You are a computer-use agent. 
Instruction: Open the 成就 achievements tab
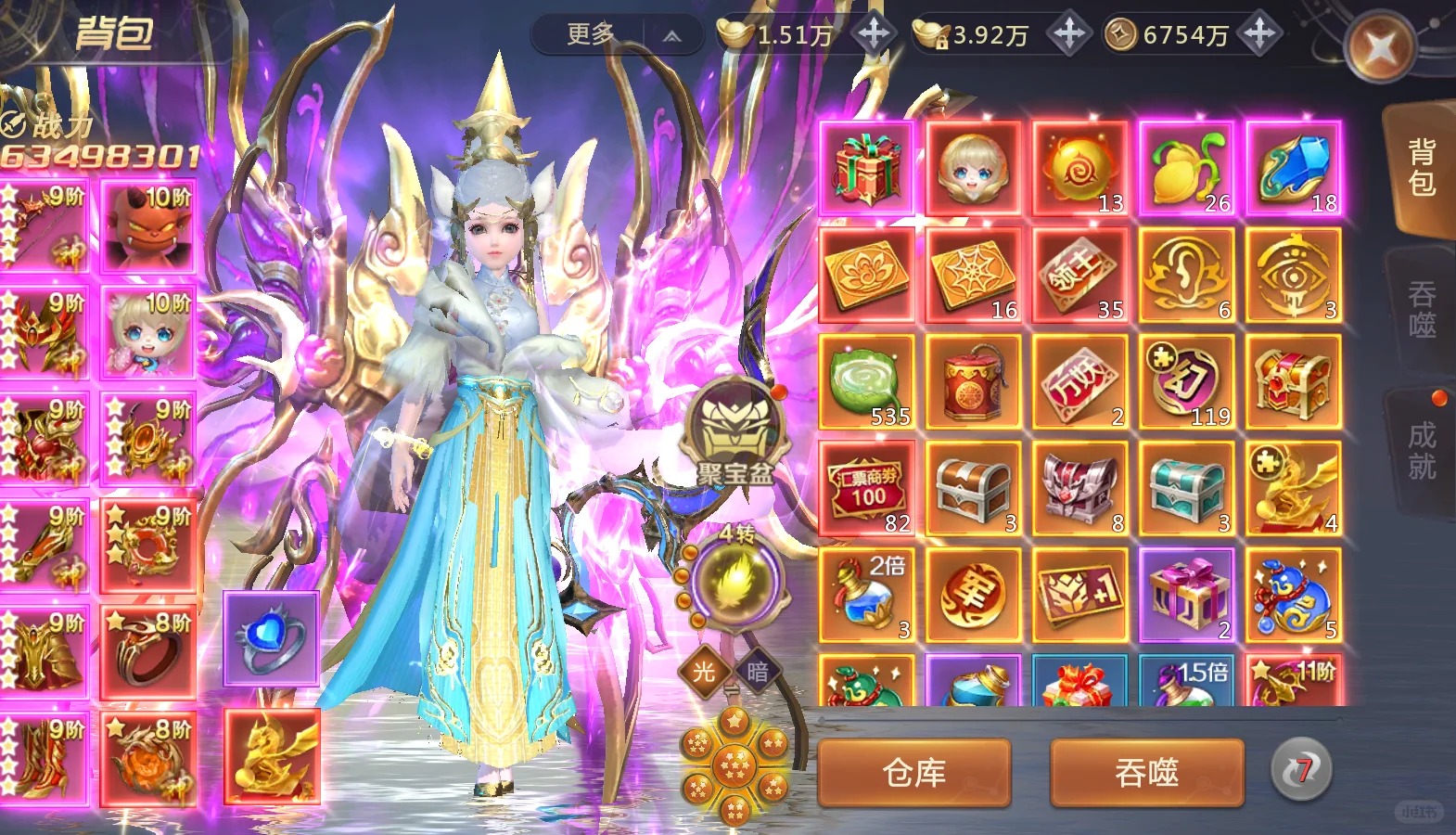point(1421,451)
